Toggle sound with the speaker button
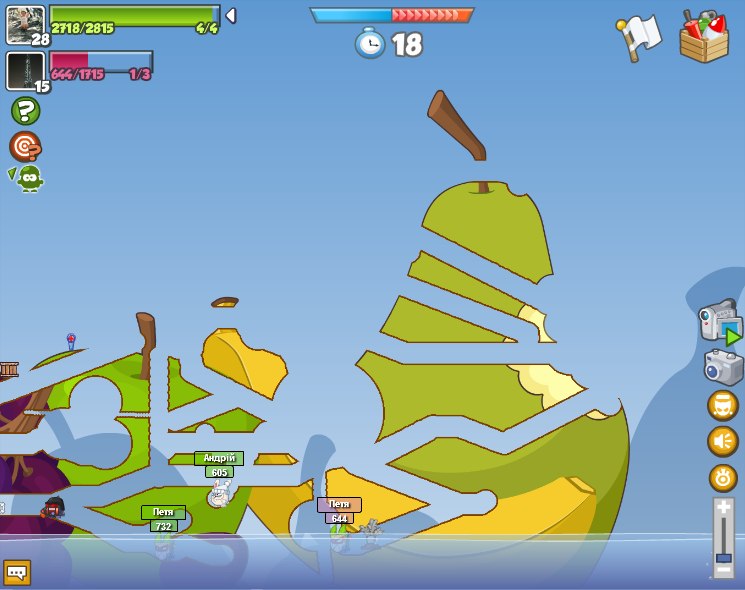The image size is (745, 590). (723, 441)
